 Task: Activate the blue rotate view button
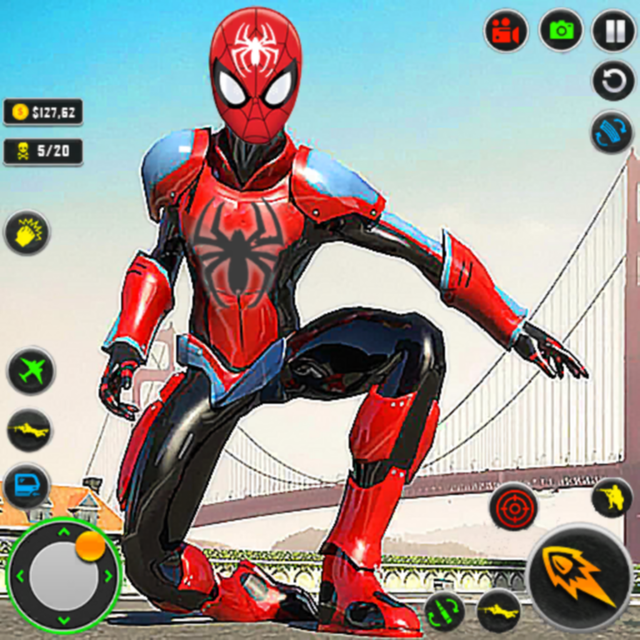611,132
